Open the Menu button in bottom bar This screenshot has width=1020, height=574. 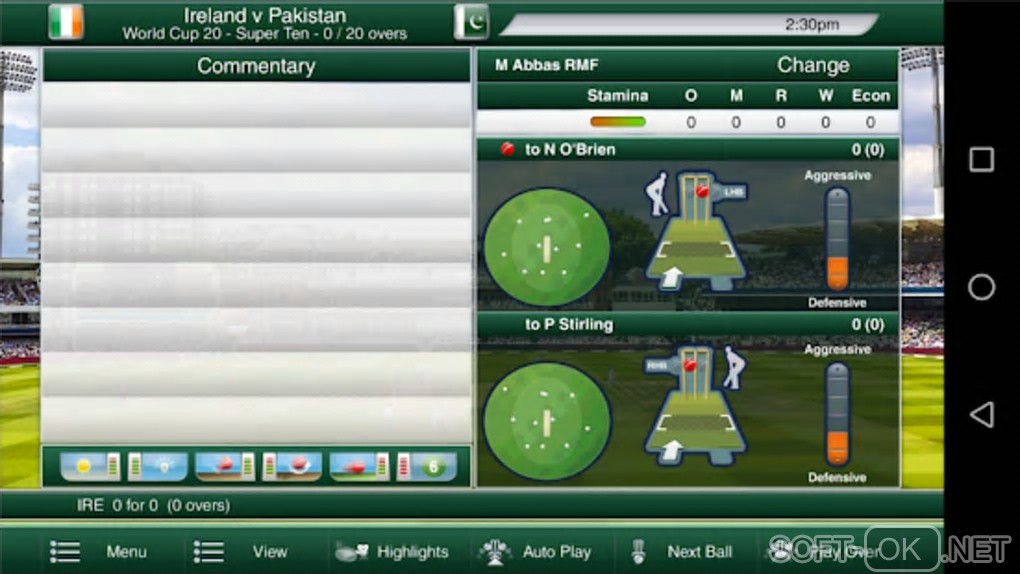99,551
